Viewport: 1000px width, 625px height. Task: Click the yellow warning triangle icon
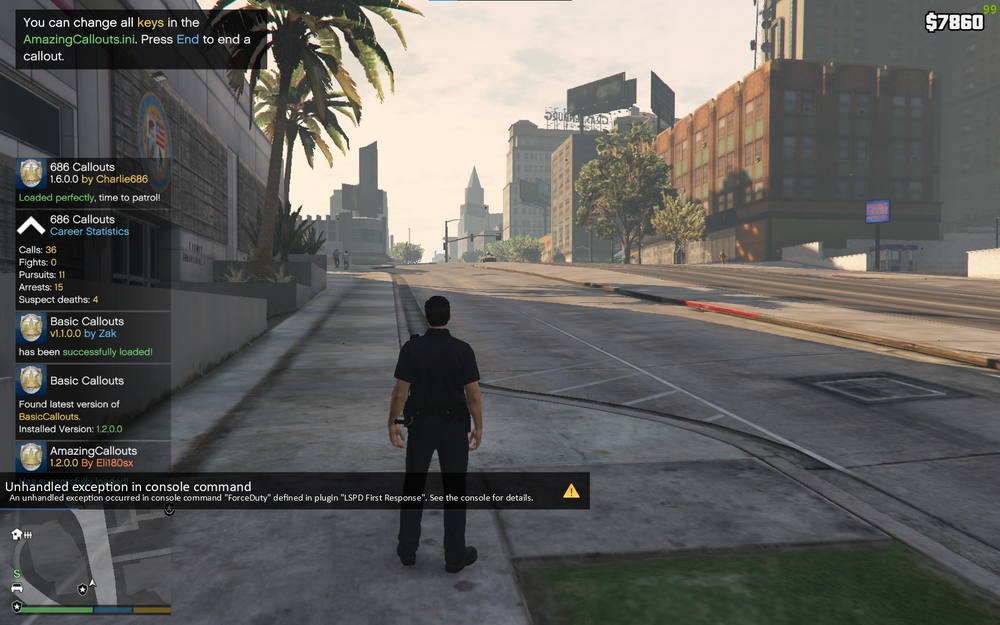click(x=571, y=491)
